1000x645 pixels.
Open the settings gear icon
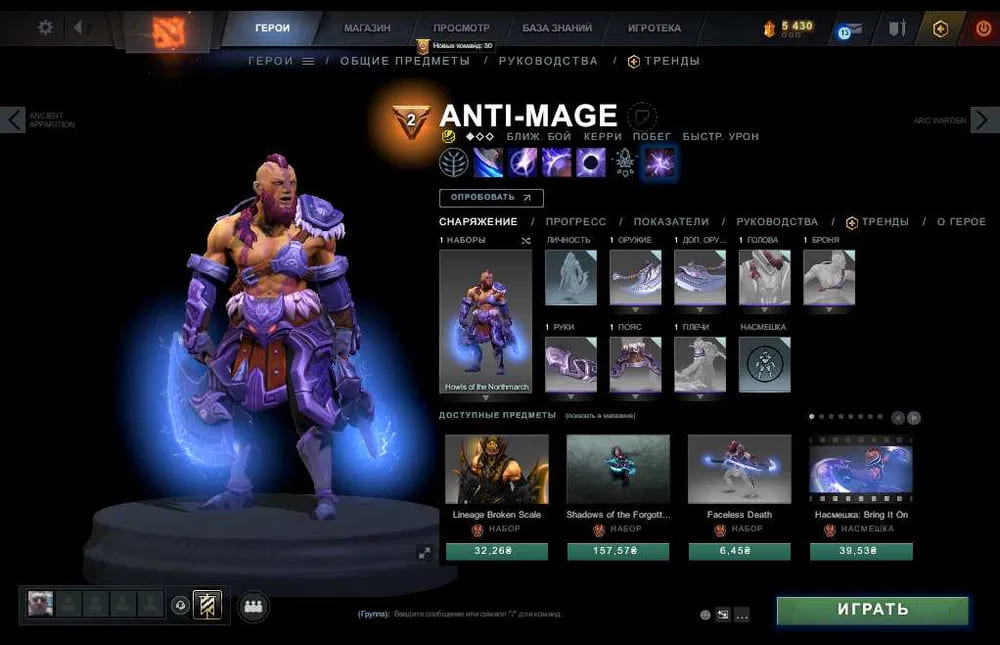(x=45, y=28)
